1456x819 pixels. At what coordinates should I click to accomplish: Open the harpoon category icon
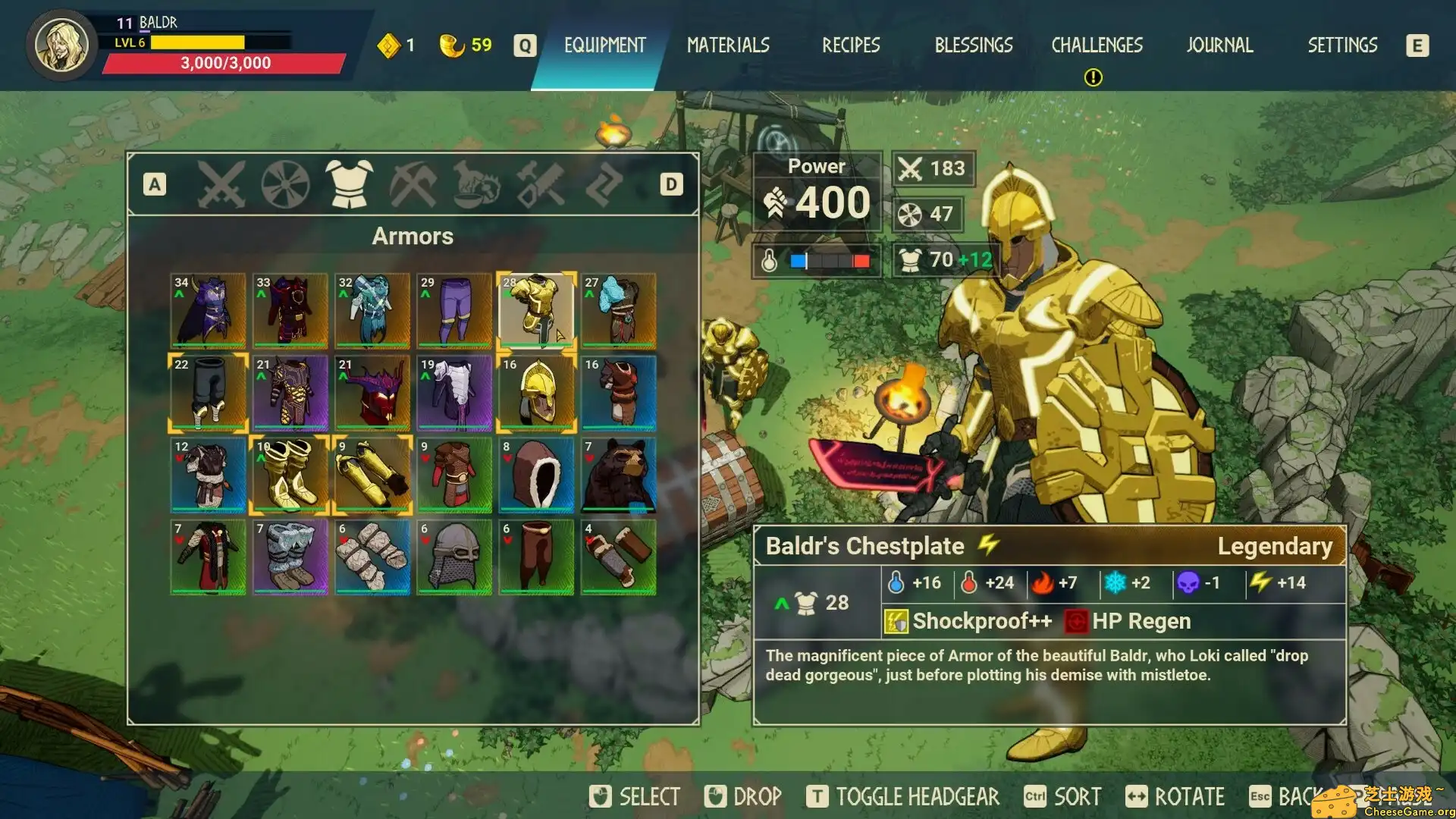[x=541, y=184]
